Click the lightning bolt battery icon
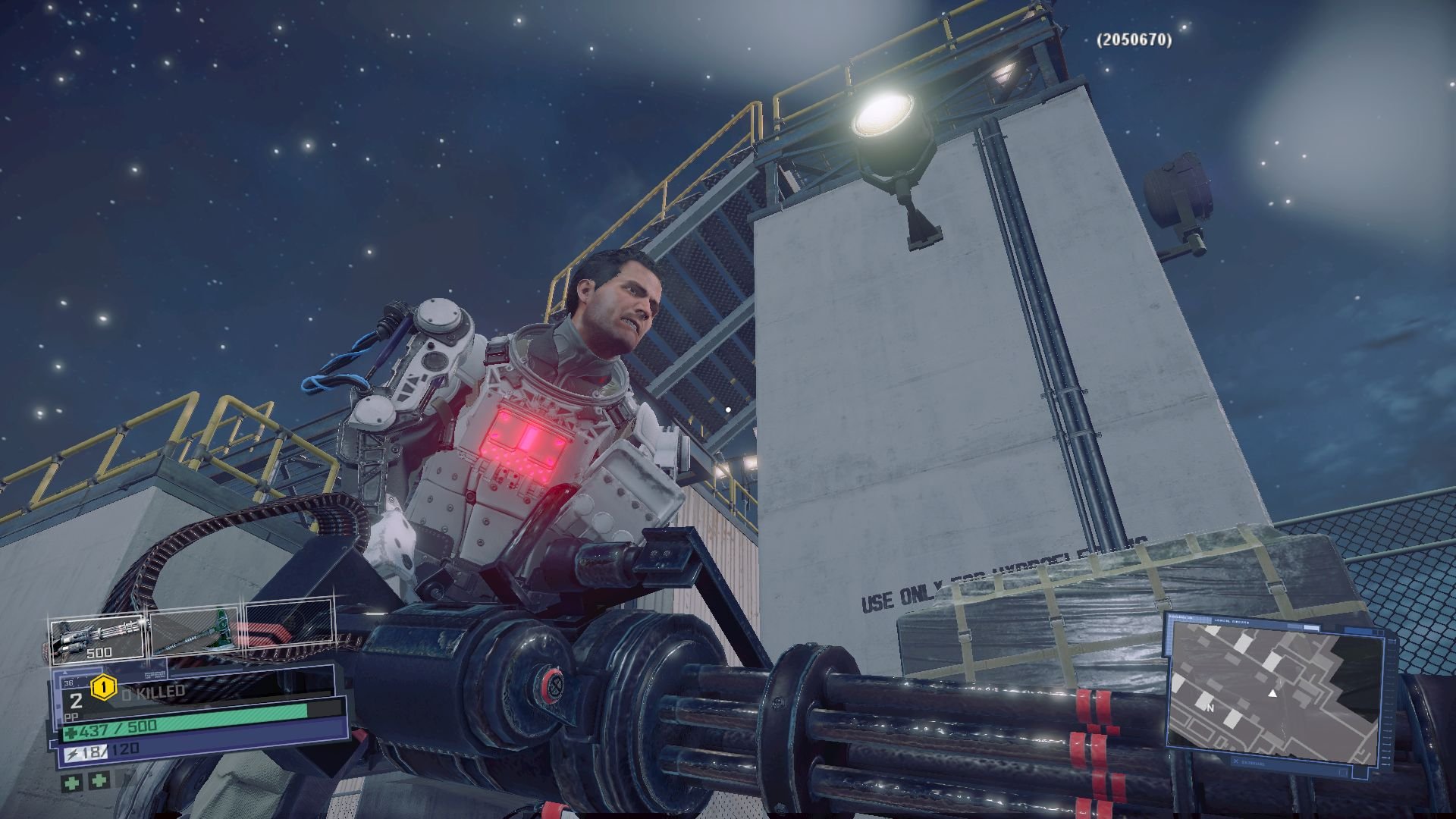Viewport: 1456px width, 819px height. [x=72, y=752]
